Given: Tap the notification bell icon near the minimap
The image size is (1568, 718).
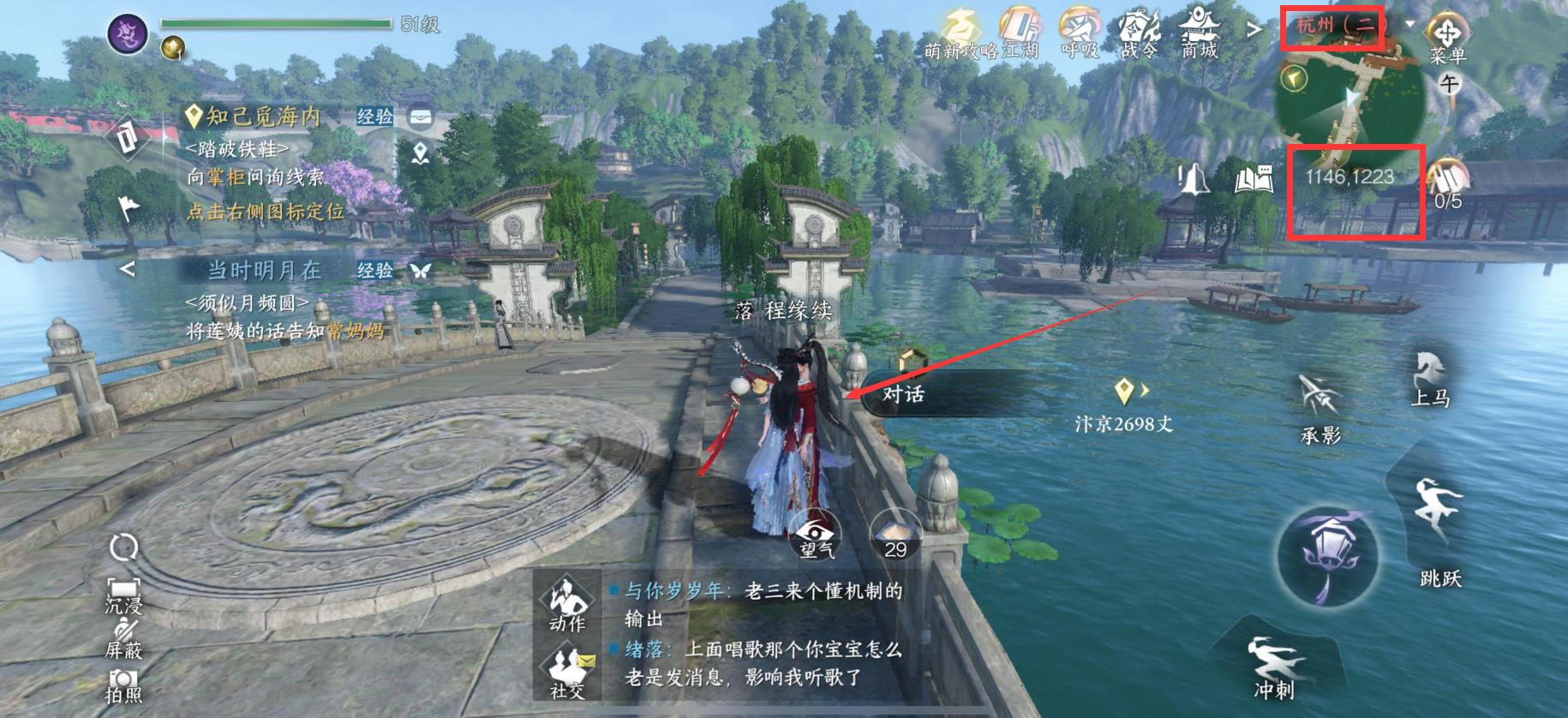Looking at the screenshot, I should (x=1194, y=177).
